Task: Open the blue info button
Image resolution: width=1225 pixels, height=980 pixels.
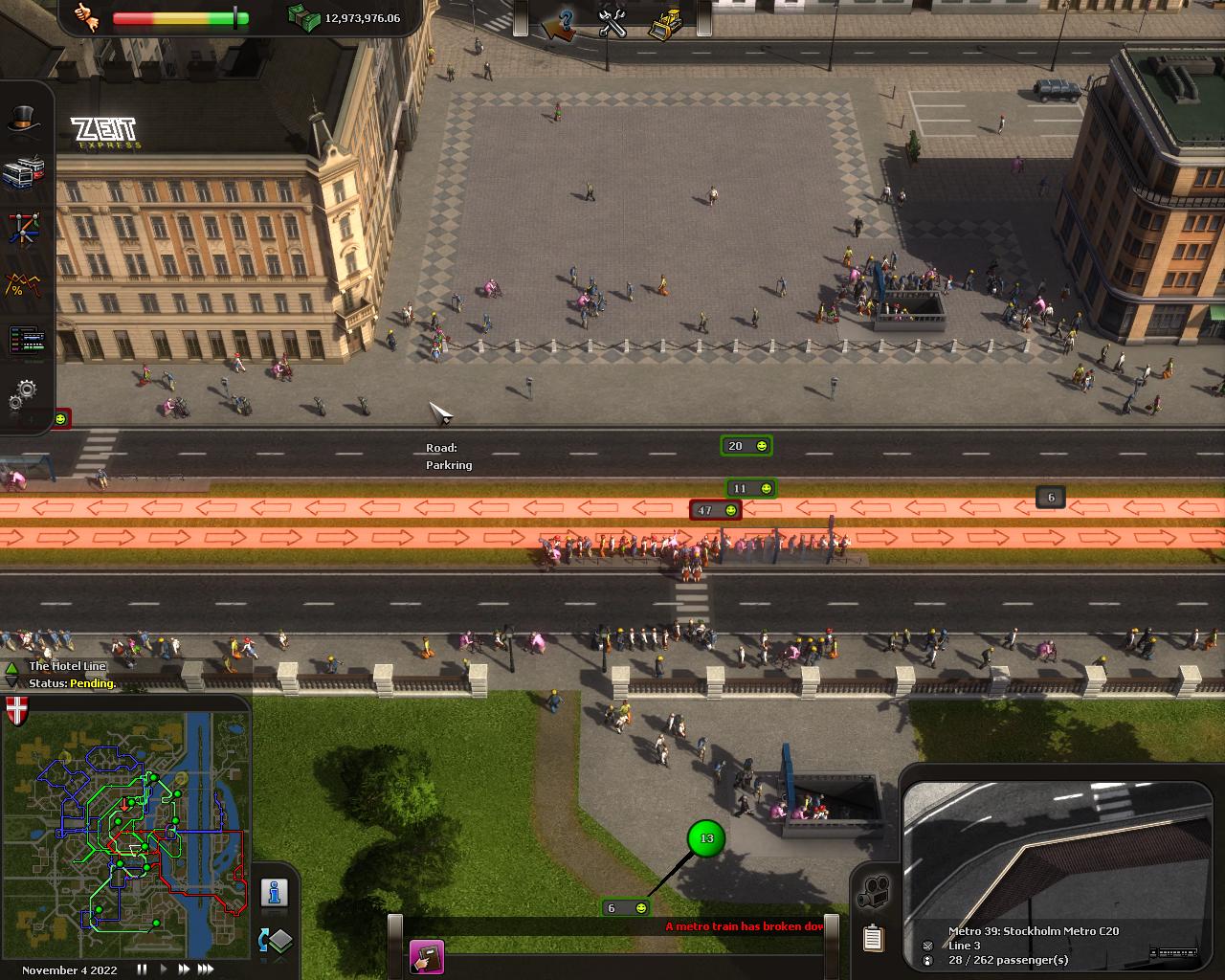Action: click(x=275, y=893)
